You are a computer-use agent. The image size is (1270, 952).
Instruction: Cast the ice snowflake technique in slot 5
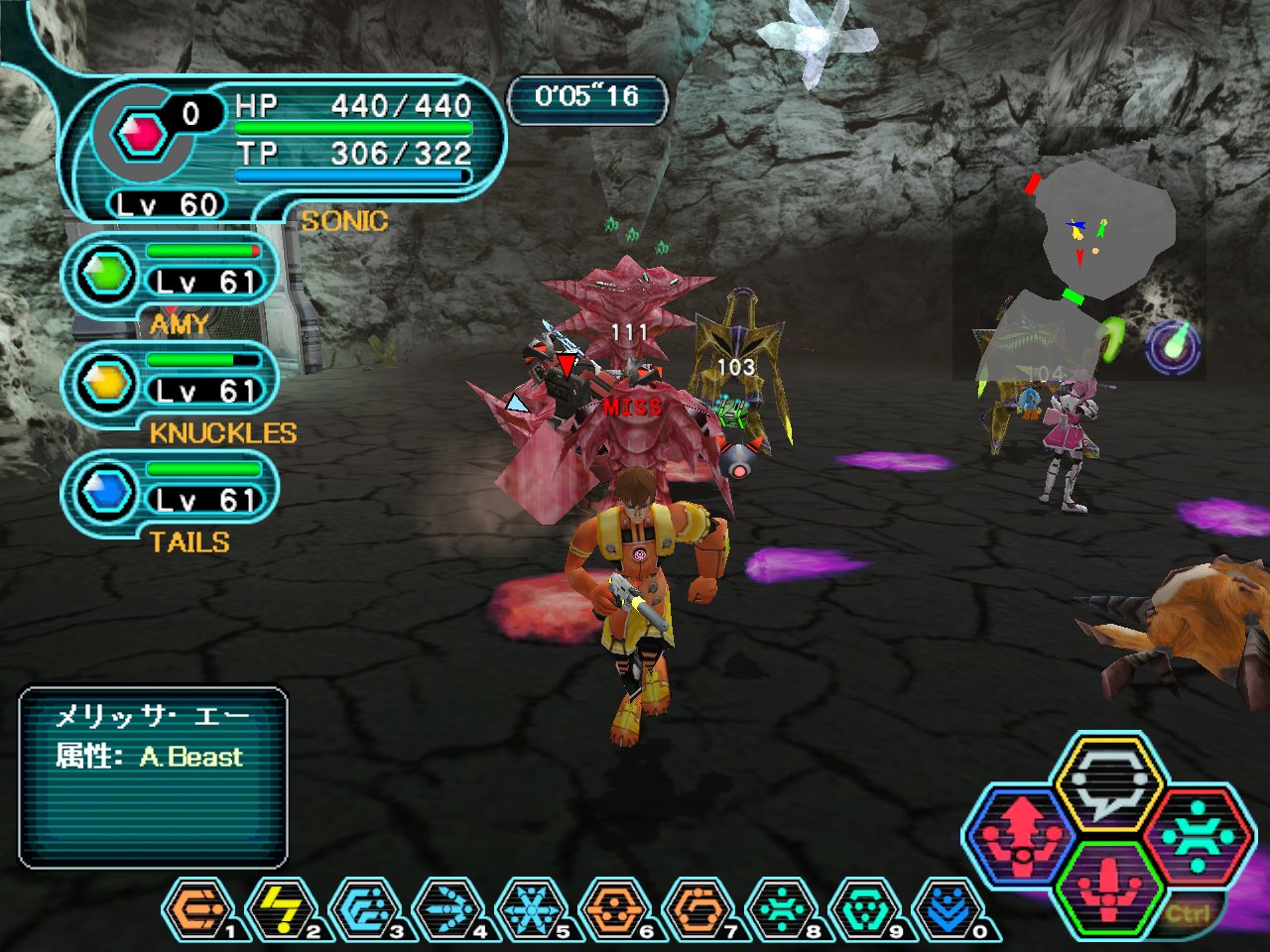(x=532, y=908)
